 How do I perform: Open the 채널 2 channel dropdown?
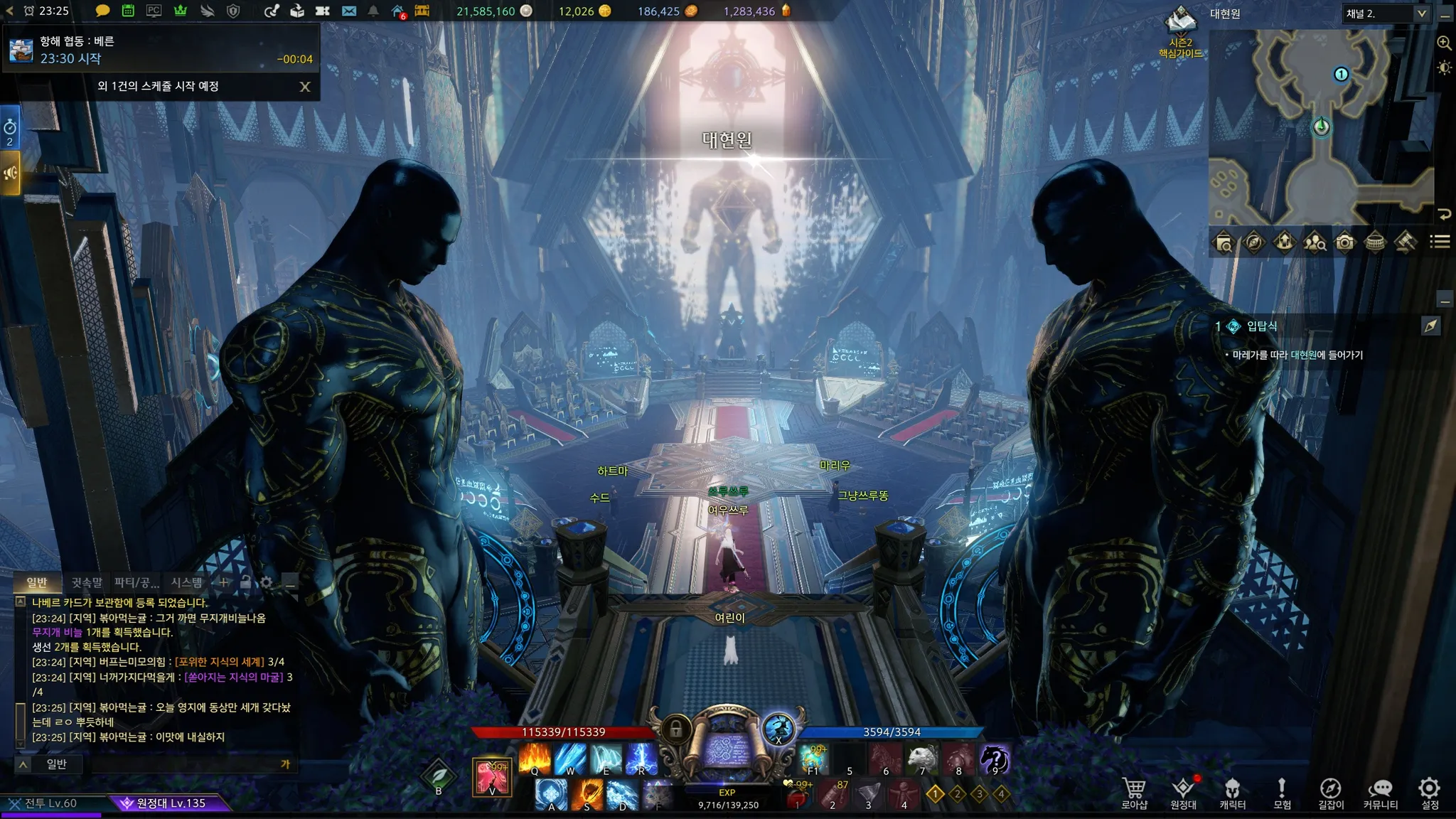click(1386, 14)
